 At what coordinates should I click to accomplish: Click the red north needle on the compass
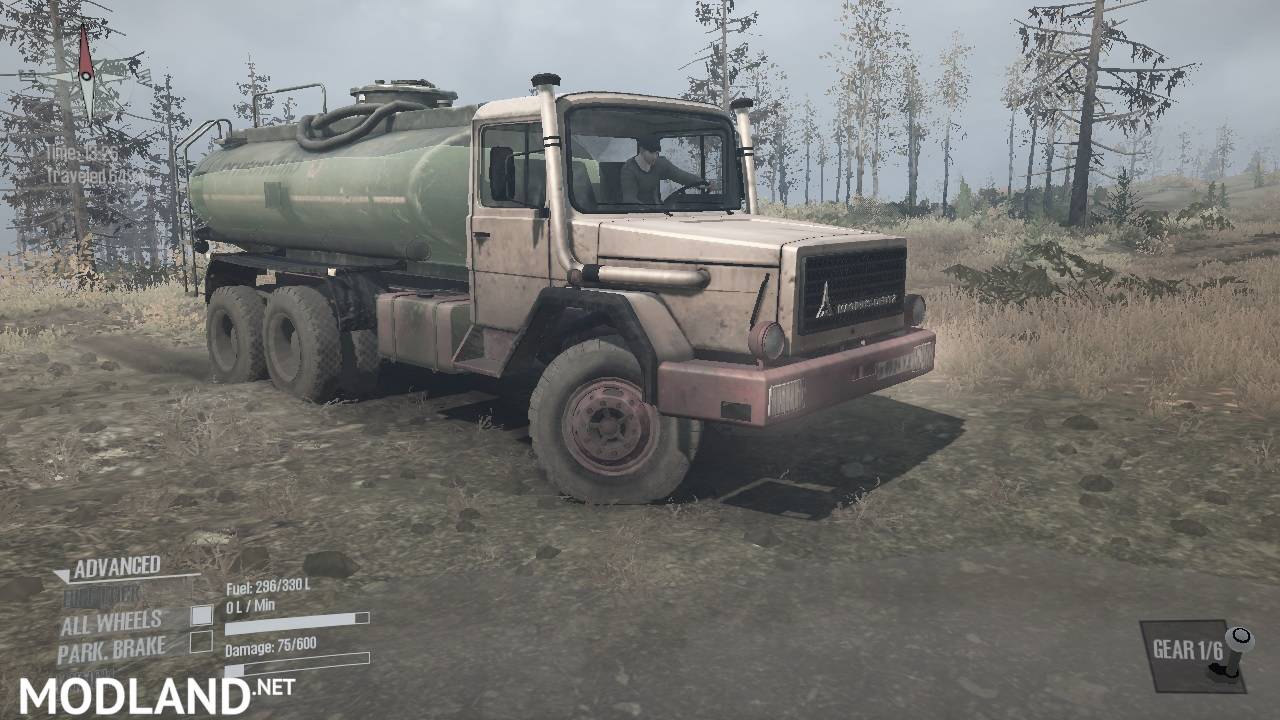tap(86, 51)
